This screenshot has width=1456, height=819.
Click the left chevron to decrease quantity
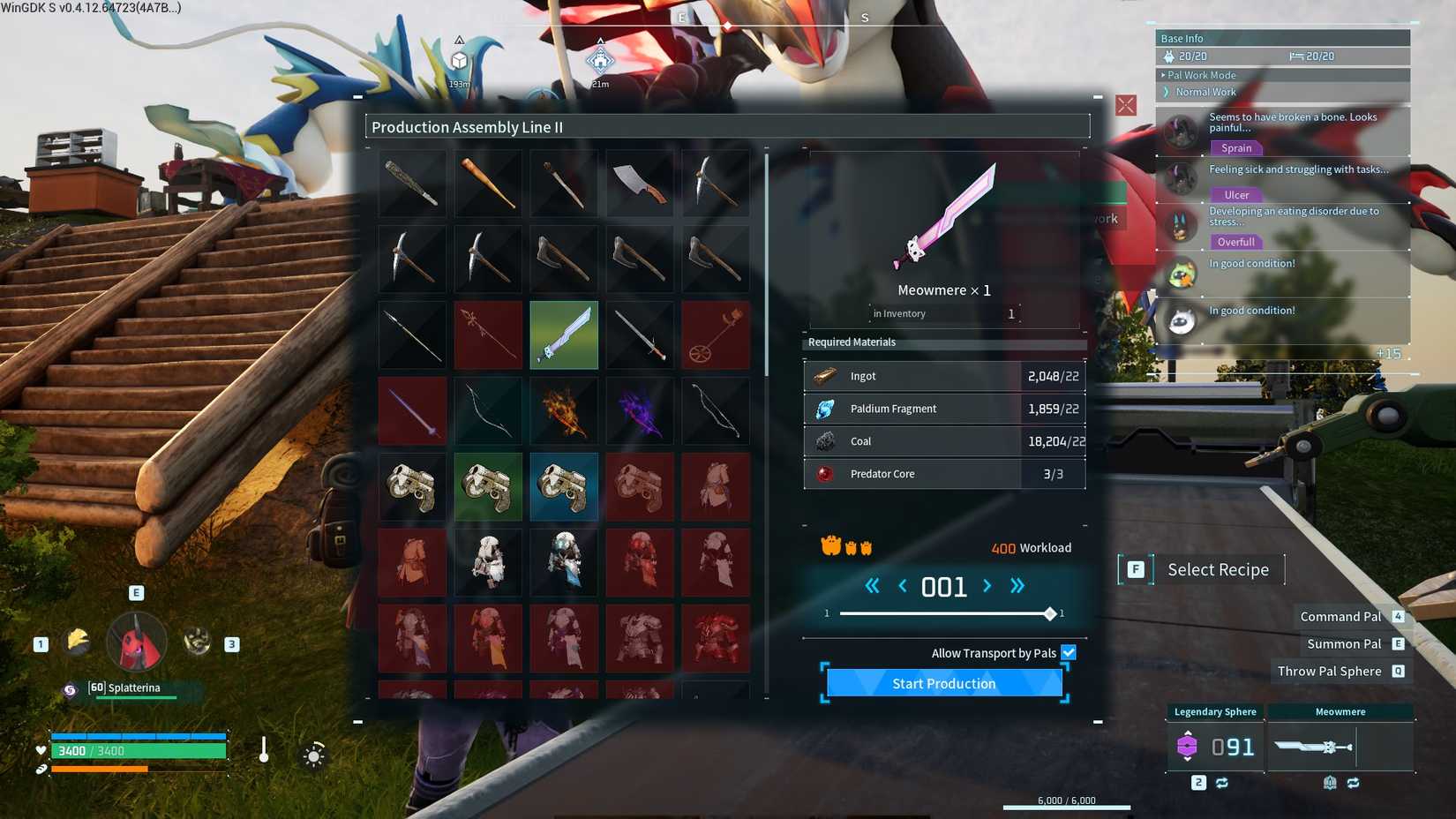tap(901, 585)
